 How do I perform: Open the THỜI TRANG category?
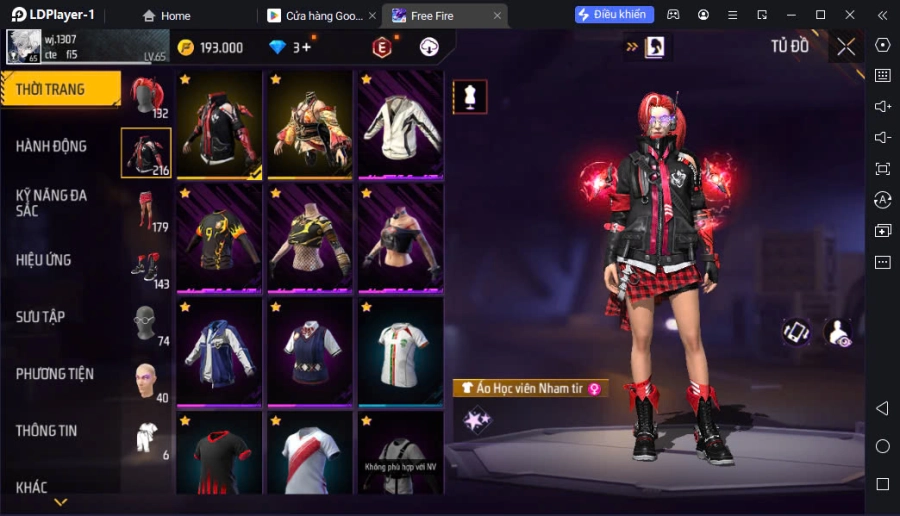click(x=60, y=90)
